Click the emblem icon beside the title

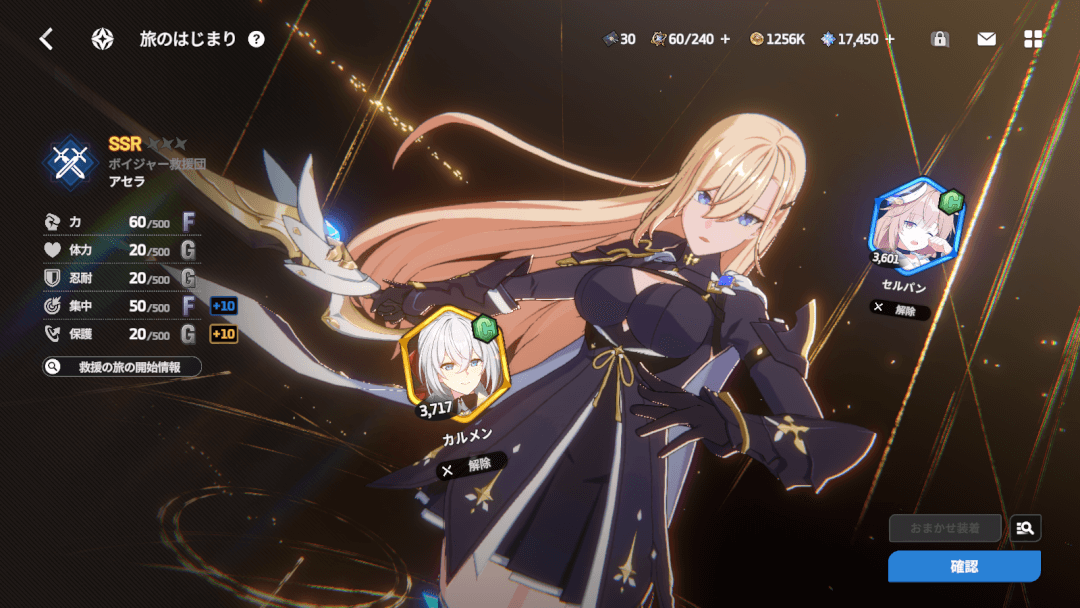click(x=102, y=39)
